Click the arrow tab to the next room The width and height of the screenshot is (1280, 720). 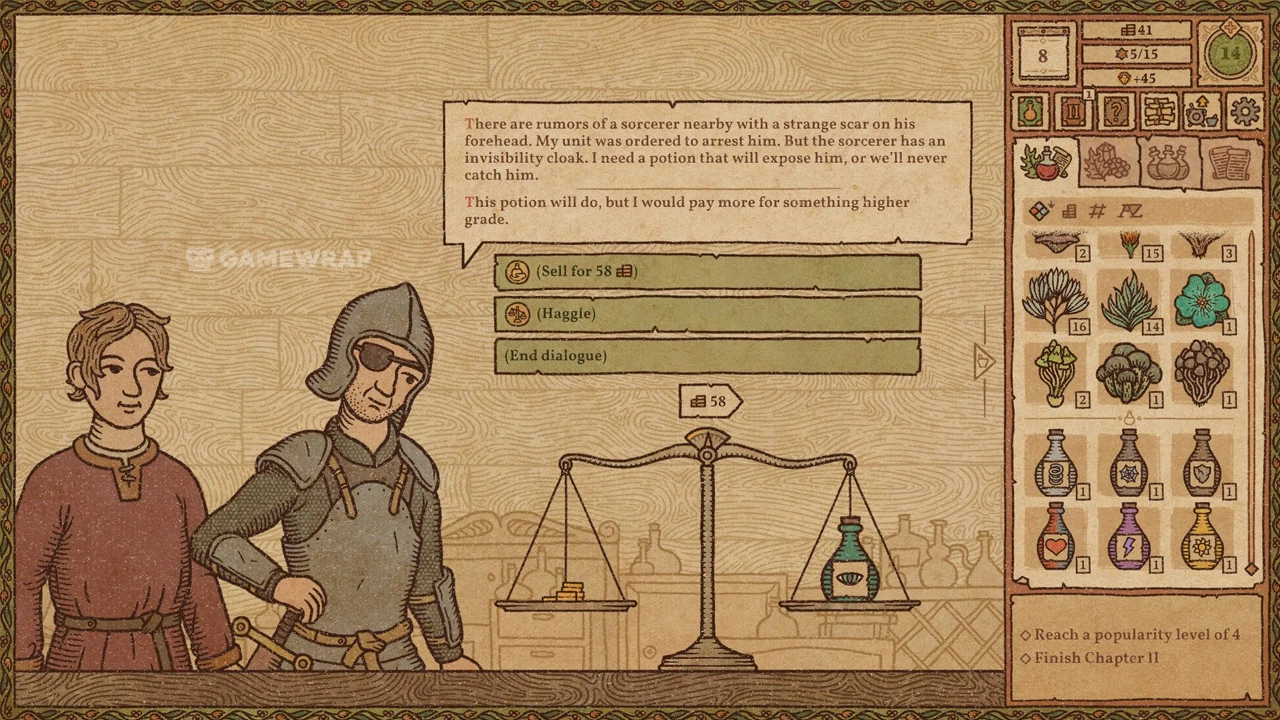pos(984,361)
